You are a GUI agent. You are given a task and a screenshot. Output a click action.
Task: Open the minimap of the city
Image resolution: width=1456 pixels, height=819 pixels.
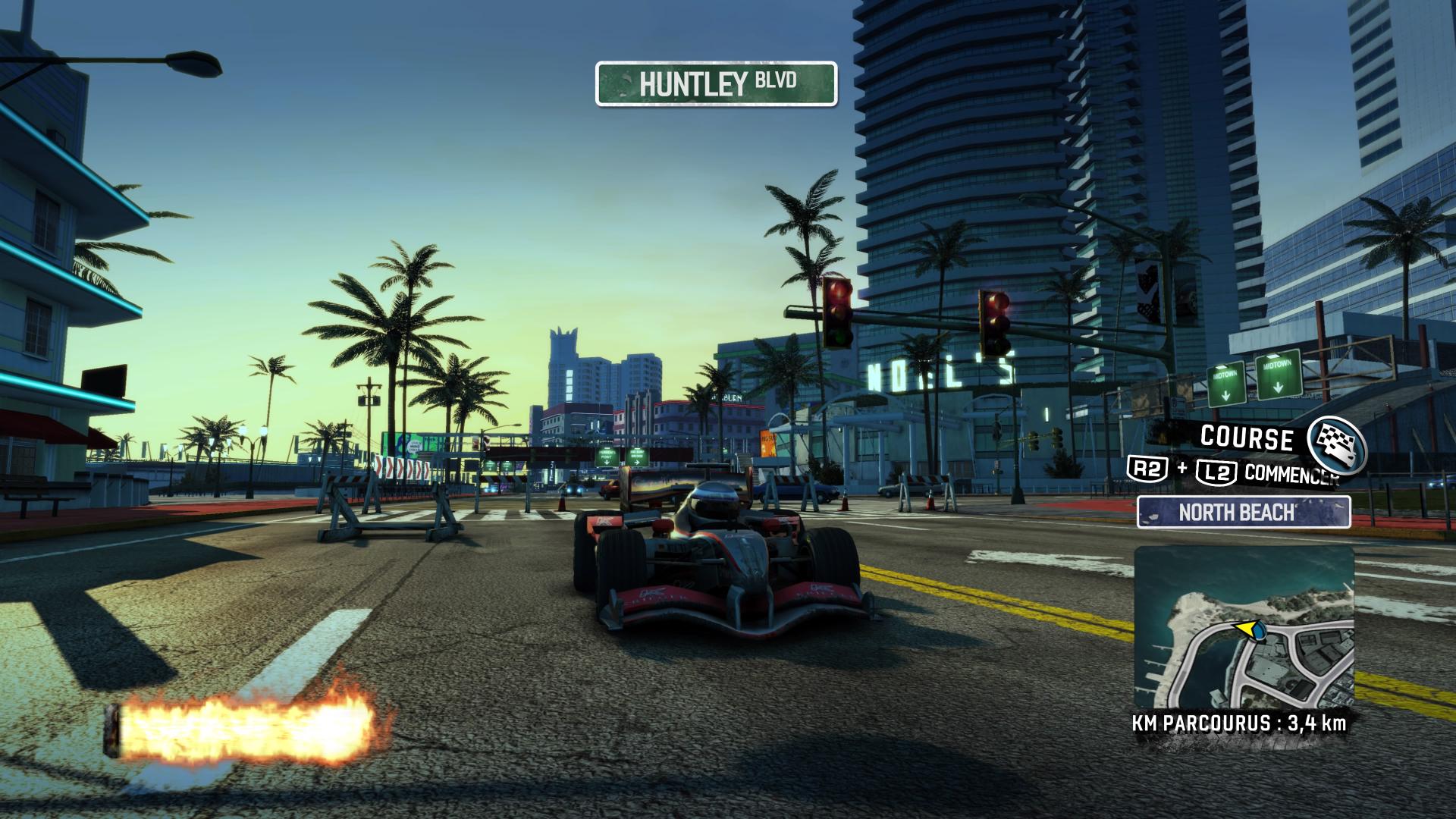[1244, 628]
